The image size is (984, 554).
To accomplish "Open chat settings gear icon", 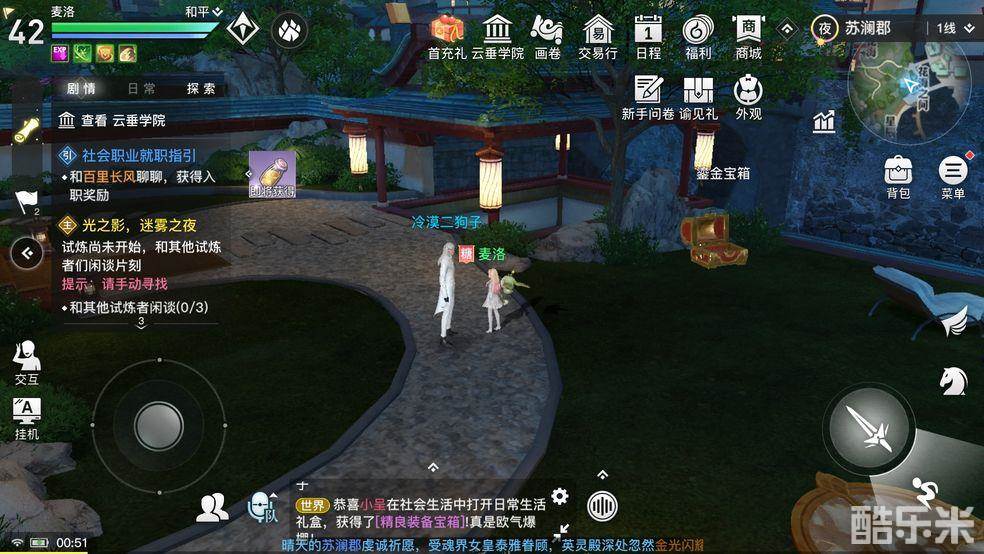I will (560, 496).
